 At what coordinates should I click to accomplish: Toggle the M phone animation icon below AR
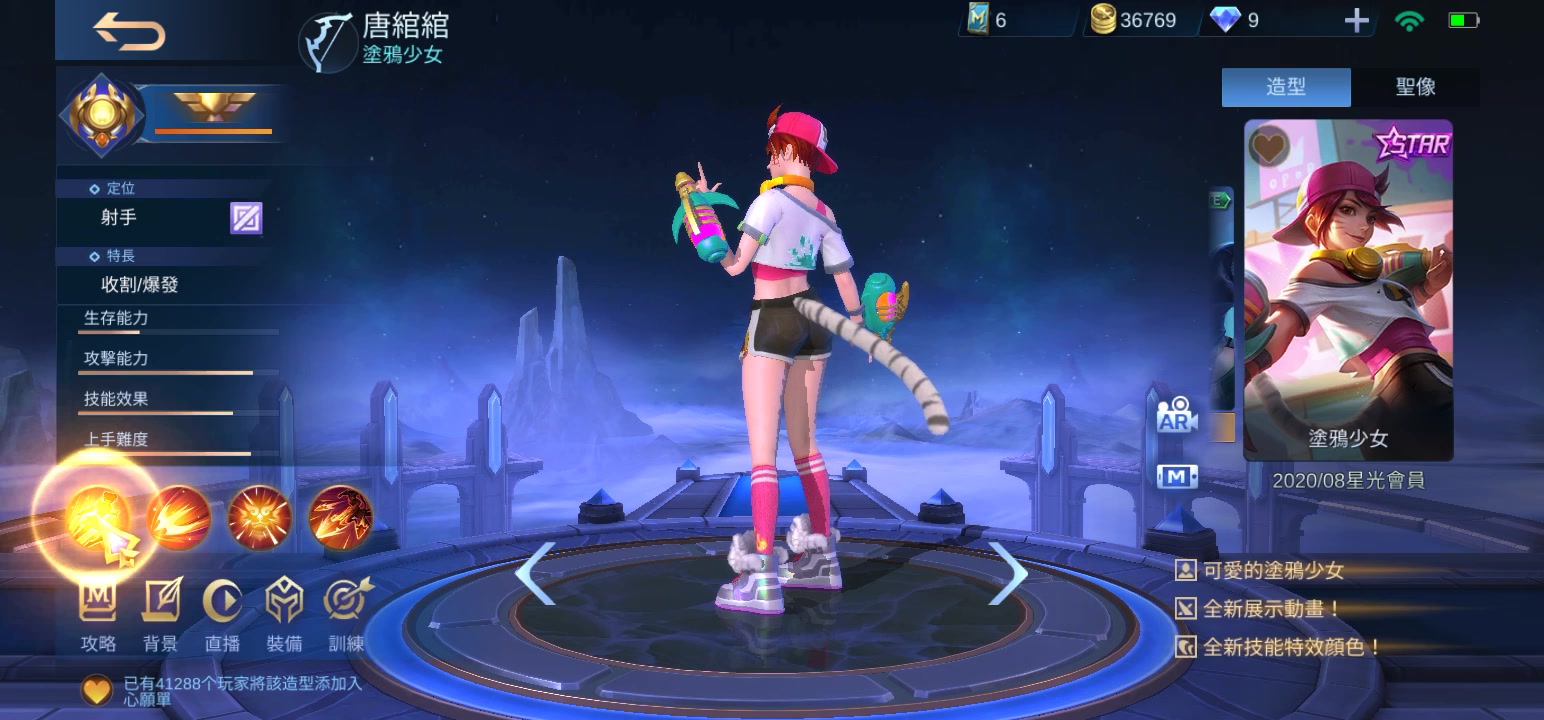(x=1177, y=476)
